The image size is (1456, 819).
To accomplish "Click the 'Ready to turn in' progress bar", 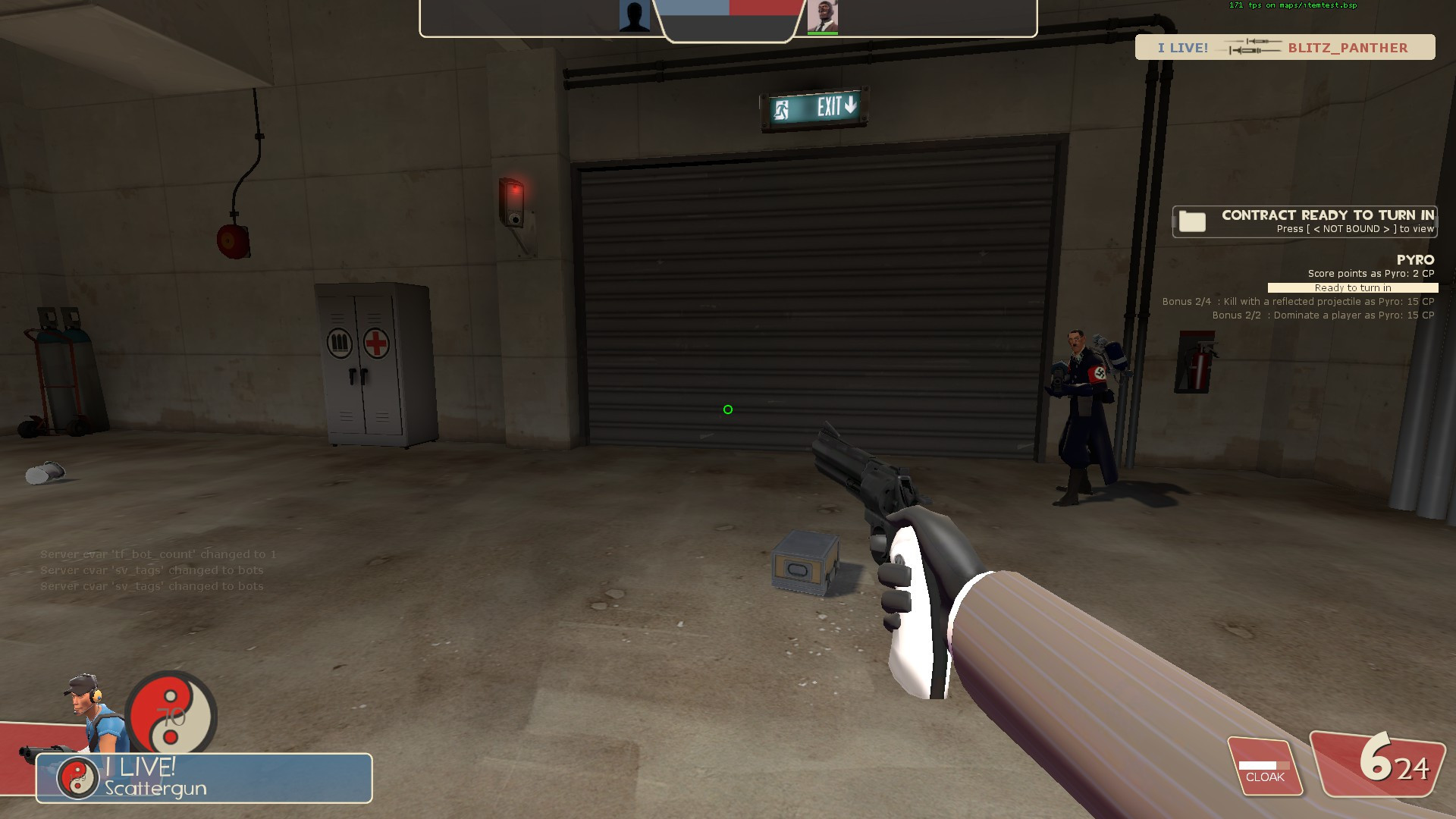I will pyautogui.click(x=1353, y=288).
